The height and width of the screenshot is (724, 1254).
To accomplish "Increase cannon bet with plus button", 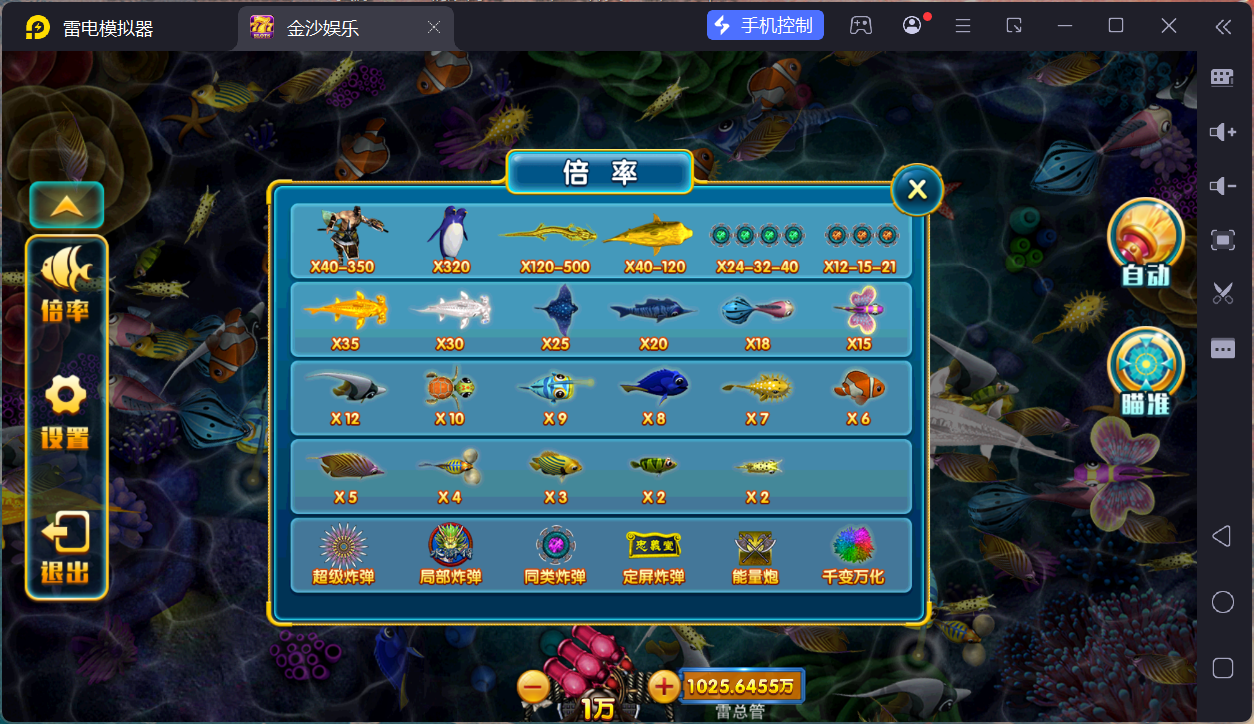I will (x=664, y=686).
